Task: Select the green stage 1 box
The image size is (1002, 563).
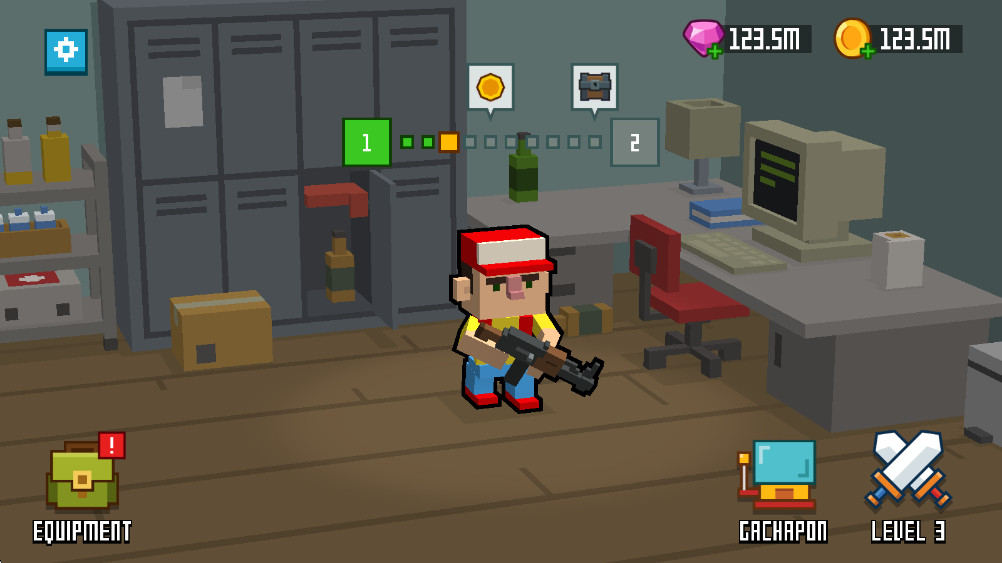Action: coord(366,142)
